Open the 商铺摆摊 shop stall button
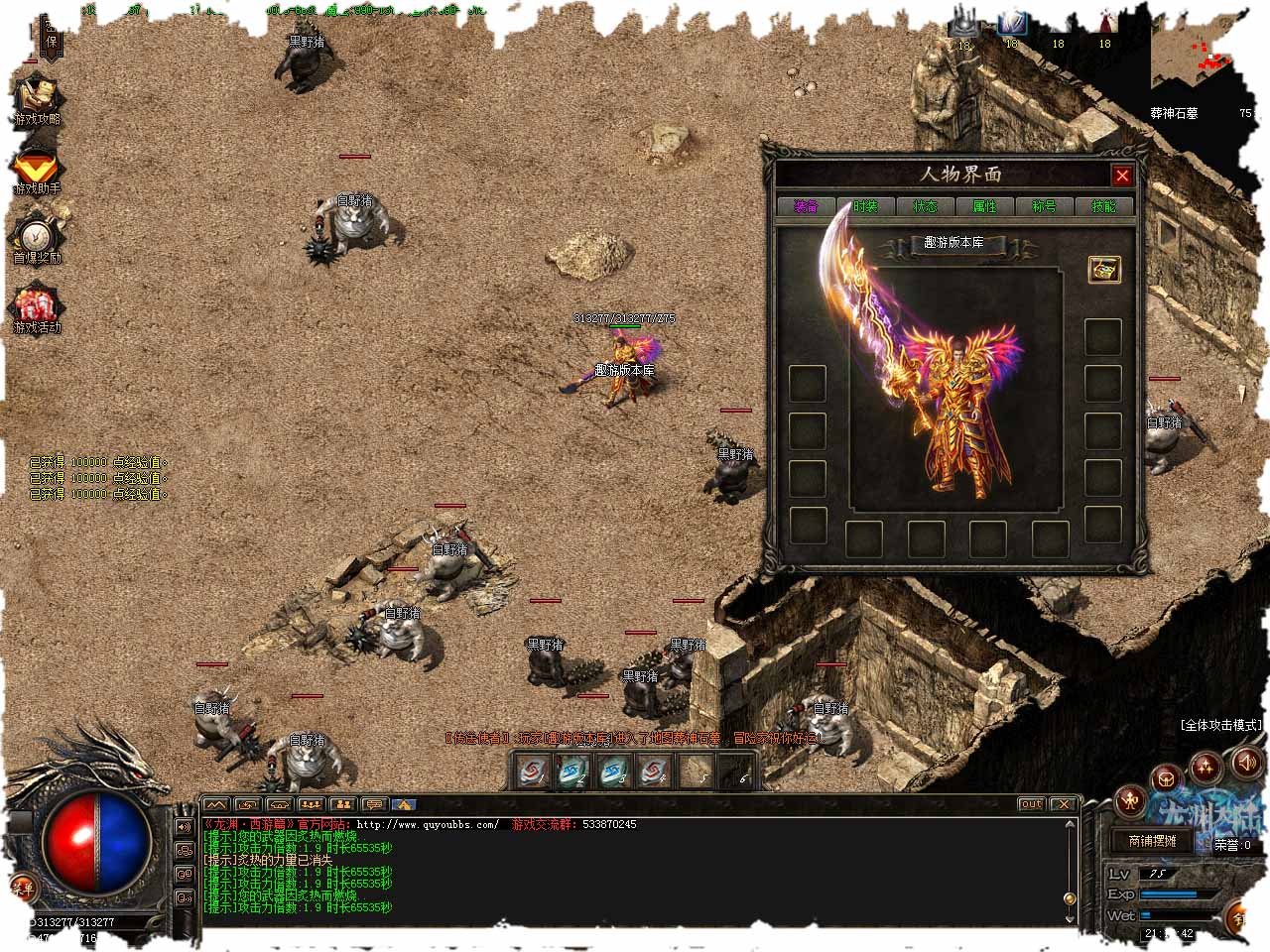This screenshot has height=952, width=1270. [x=1152, y=841]
